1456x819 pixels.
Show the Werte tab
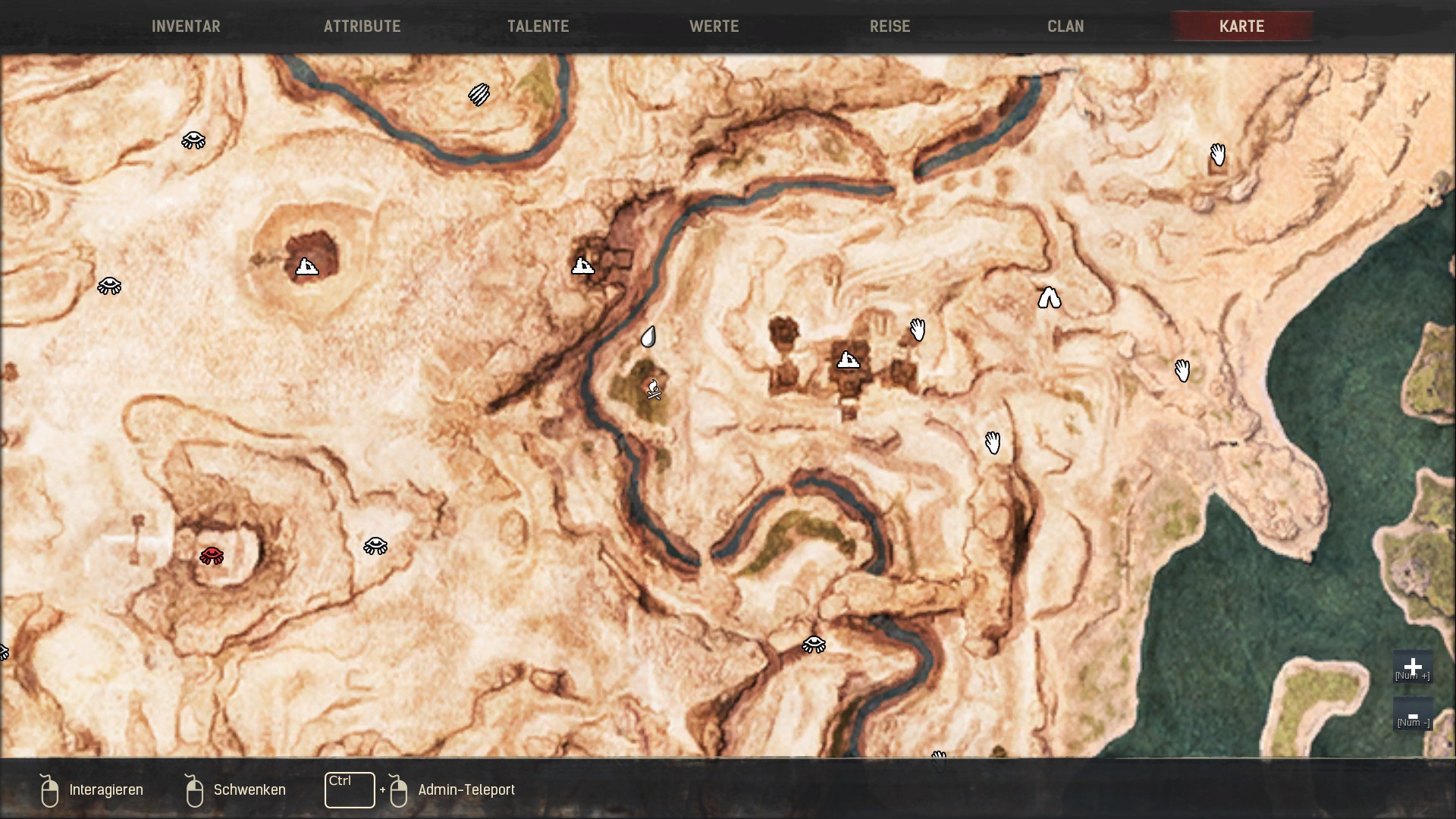coord(714,27)
